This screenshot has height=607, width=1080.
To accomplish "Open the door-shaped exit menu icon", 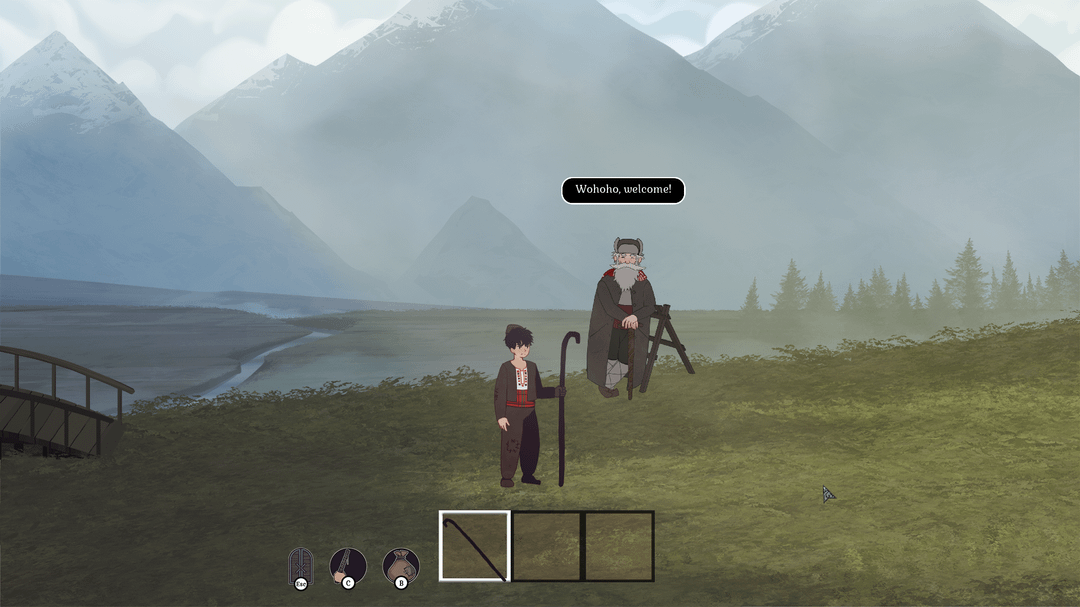I will click(300, 565).
